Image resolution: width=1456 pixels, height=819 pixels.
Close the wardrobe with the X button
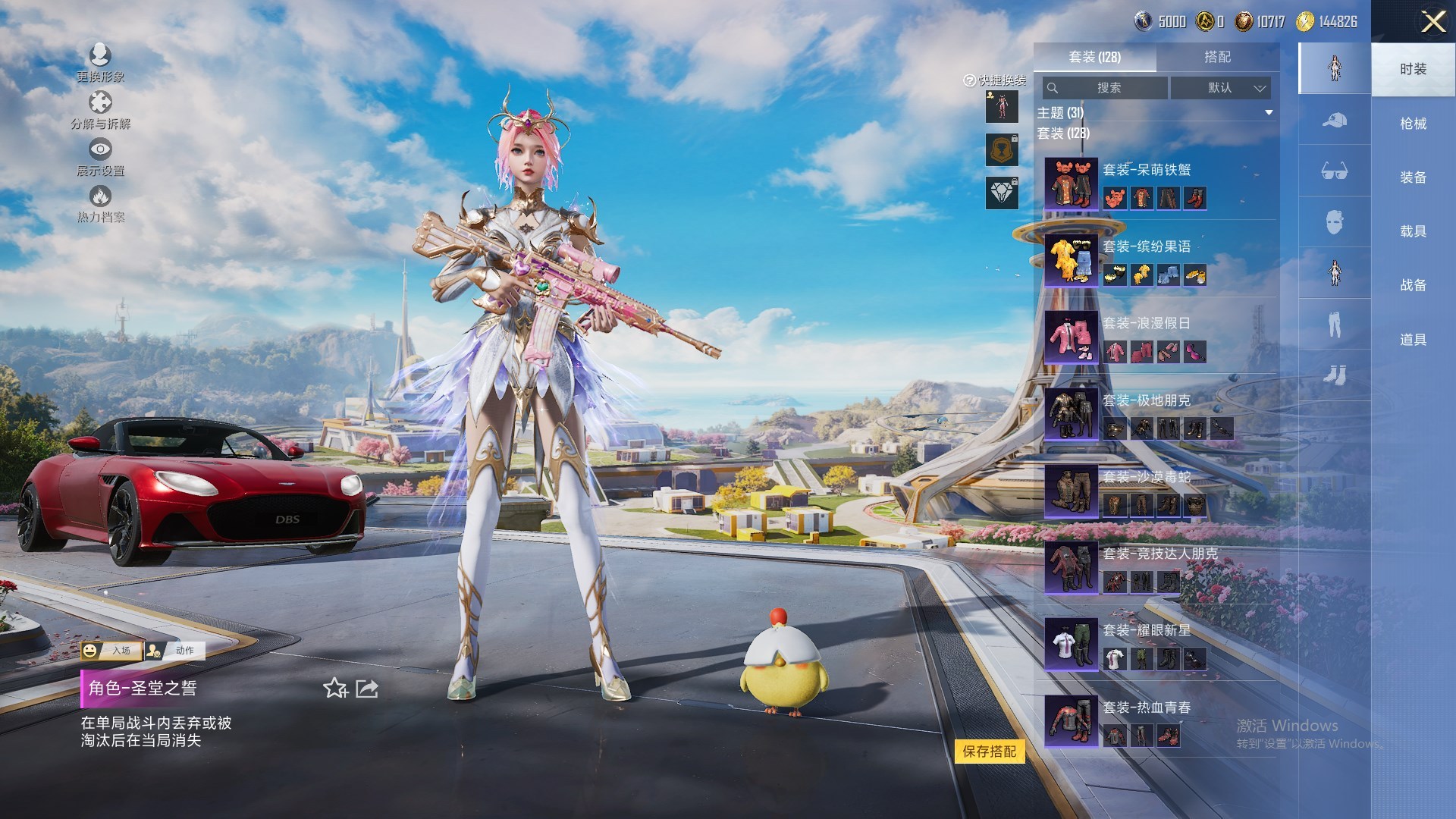click(x=1432, y=21)
